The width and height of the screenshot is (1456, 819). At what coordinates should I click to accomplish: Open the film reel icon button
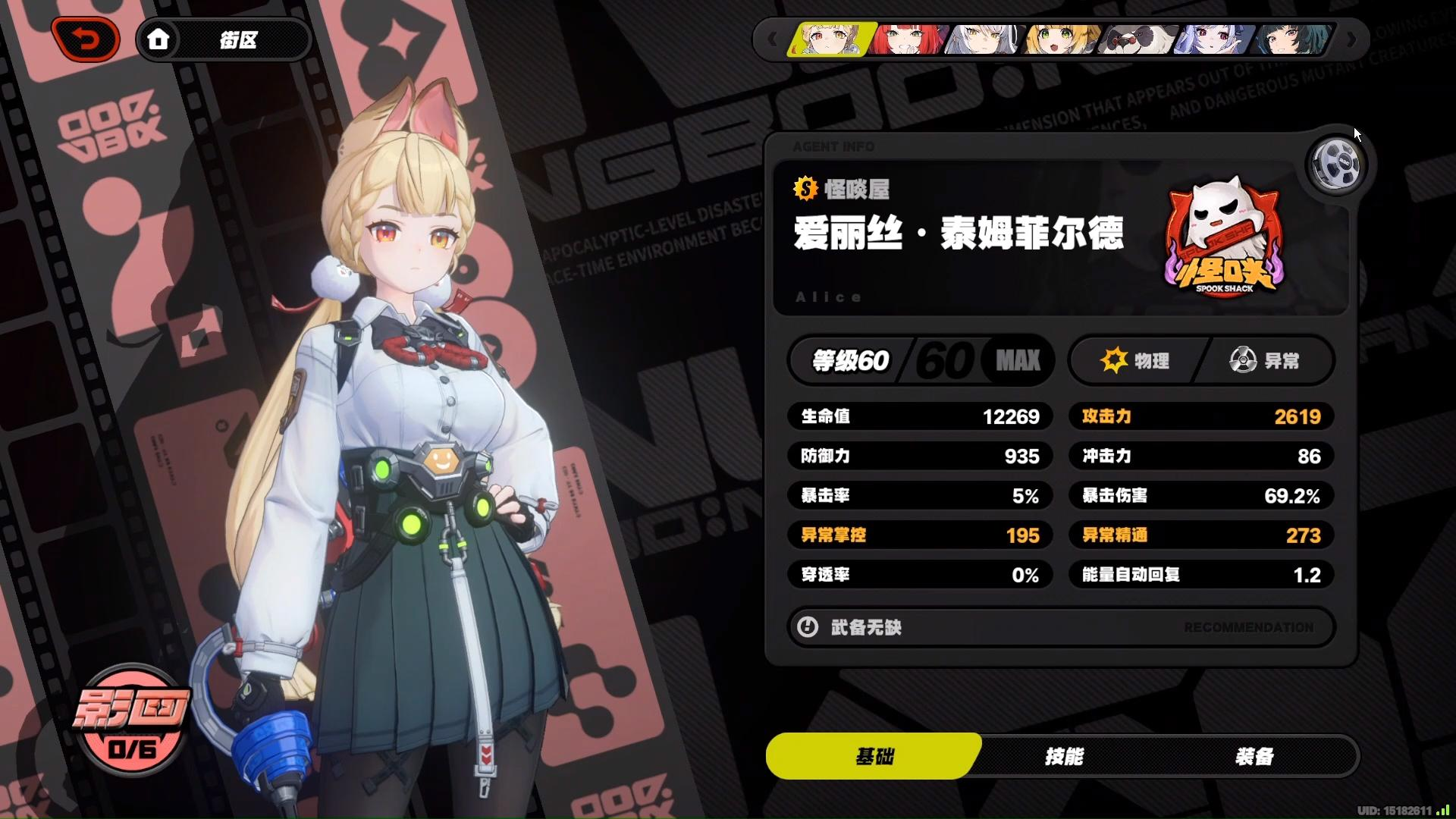(1336, 164)
